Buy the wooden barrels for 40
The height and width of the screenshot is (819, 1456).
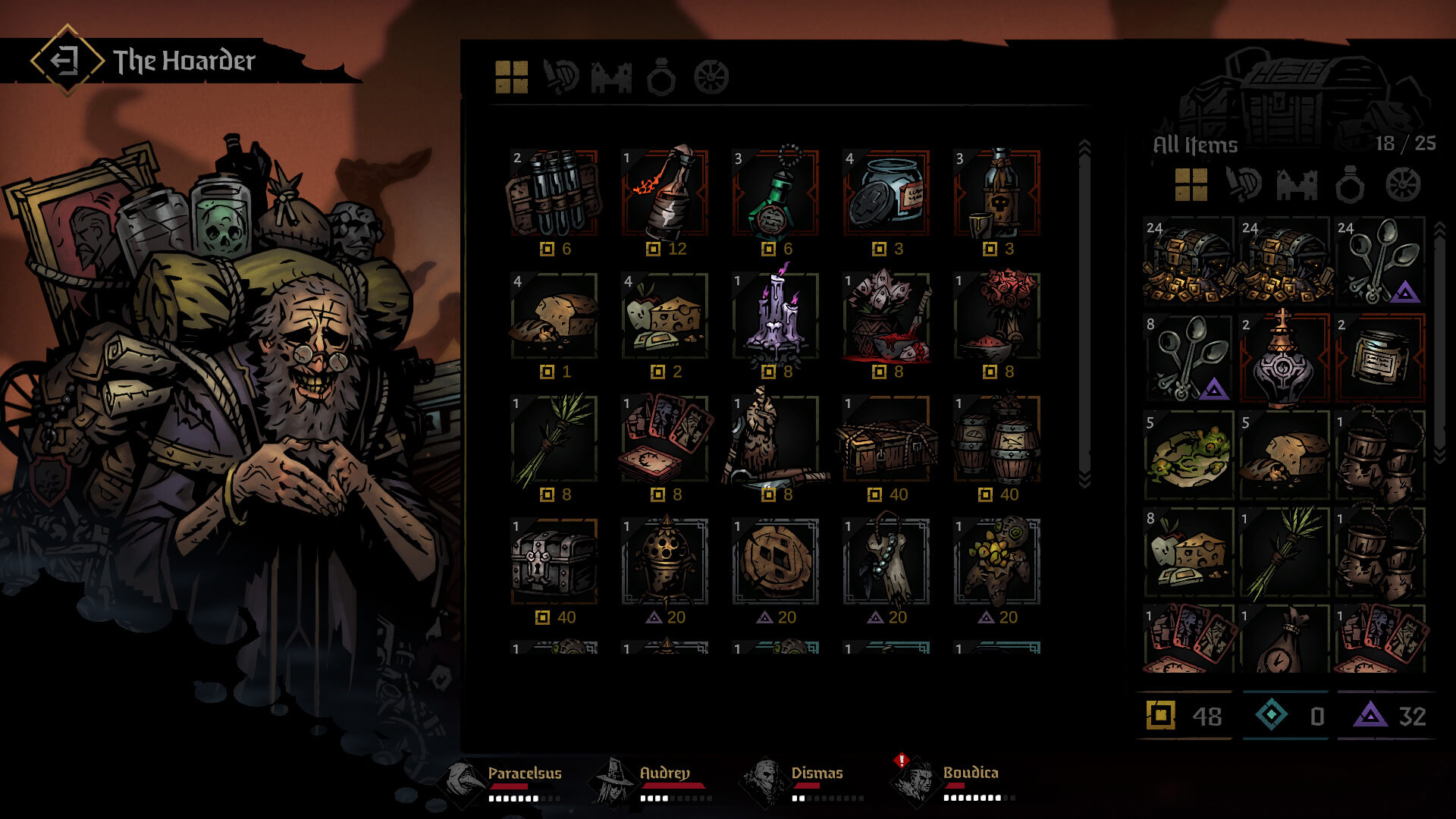pos(997,439)
